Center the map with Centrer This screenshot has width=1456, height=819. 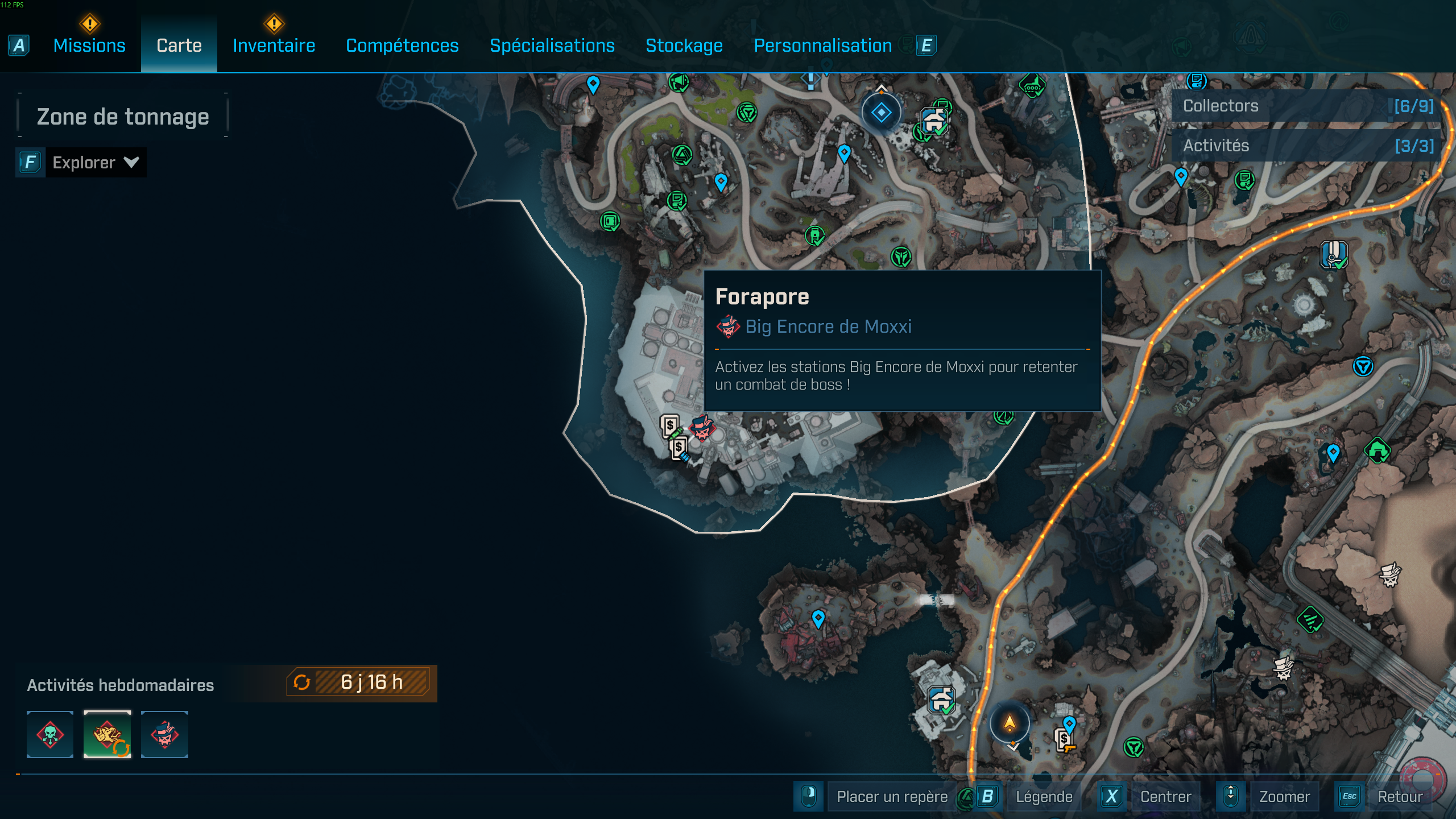click(x=1165, y=796)
